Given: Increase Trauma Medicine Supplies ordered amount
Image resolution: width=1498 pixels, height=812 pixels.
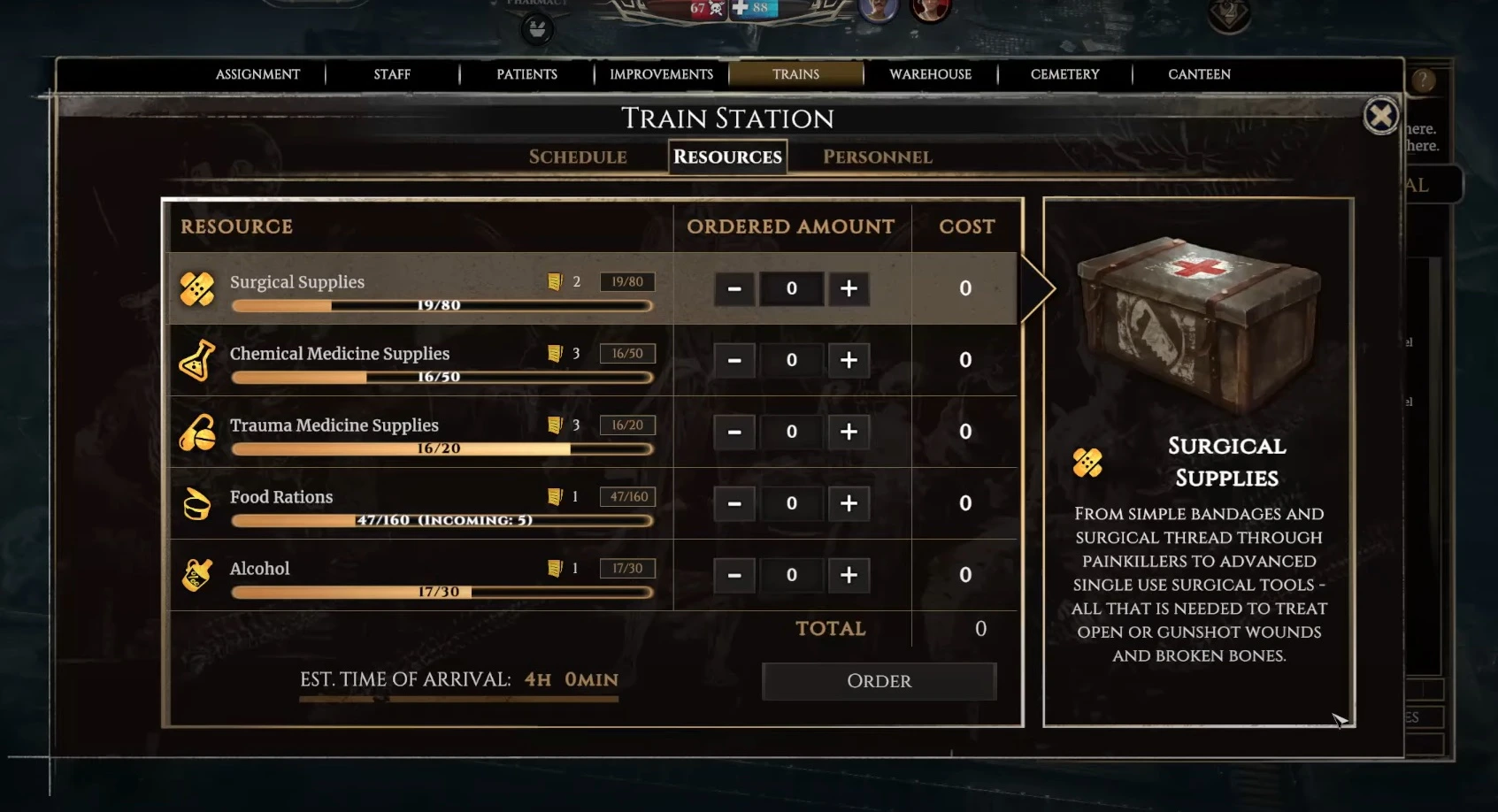Looking at the screenshot, I should click(849, 432).
